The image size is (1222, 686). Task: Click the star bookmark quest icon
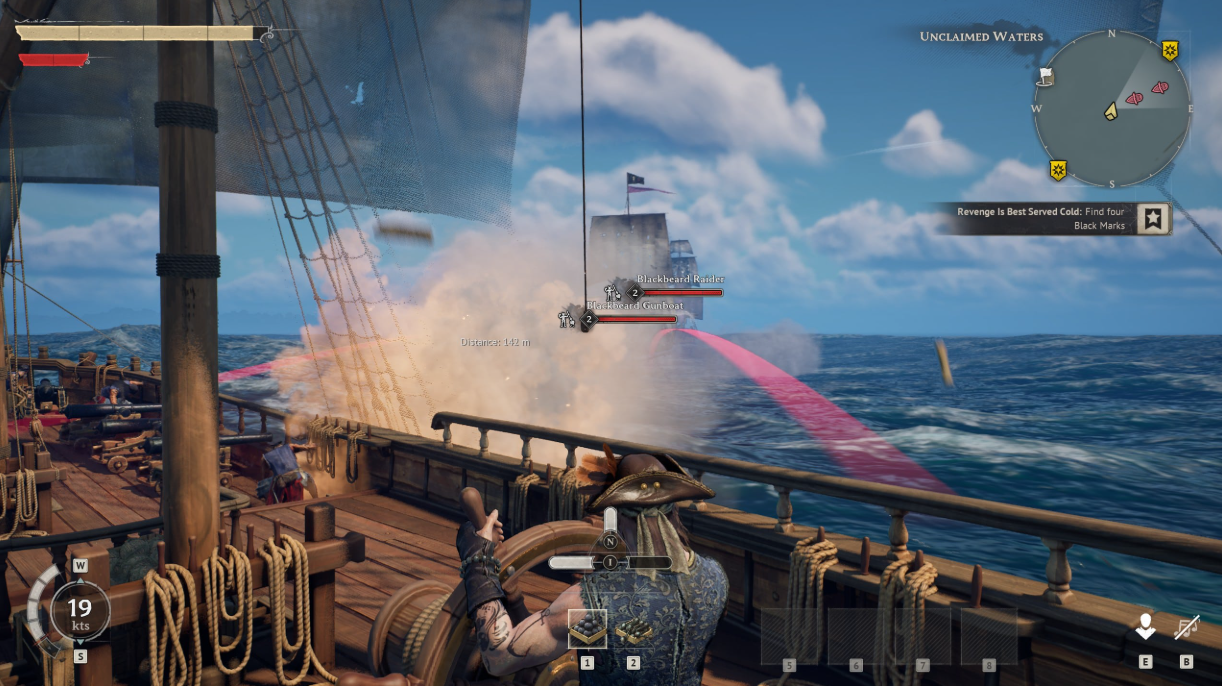[x=1153, y=219]
